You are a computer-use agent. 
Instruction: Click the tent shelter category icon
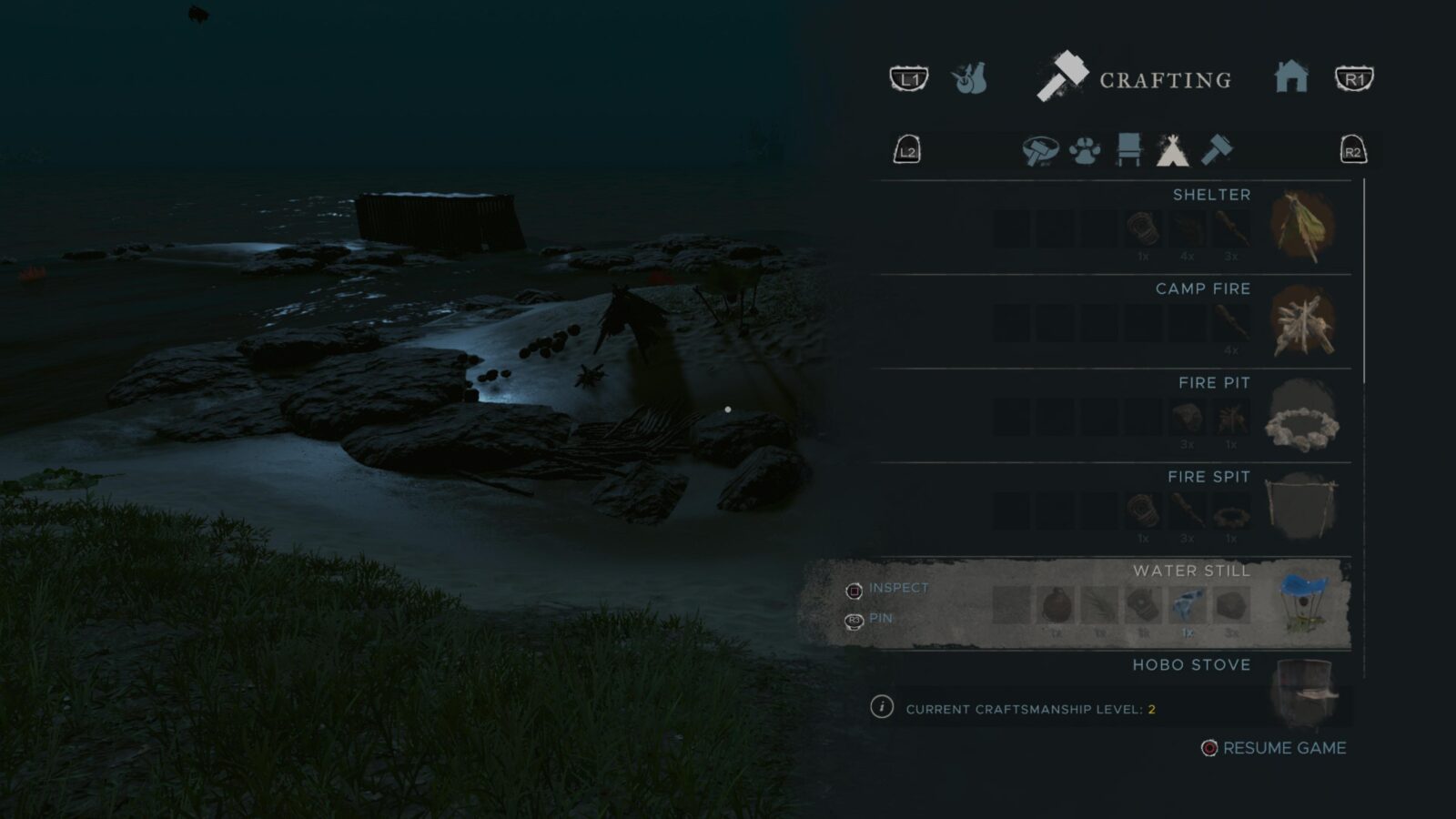(x=1171, y=151)
